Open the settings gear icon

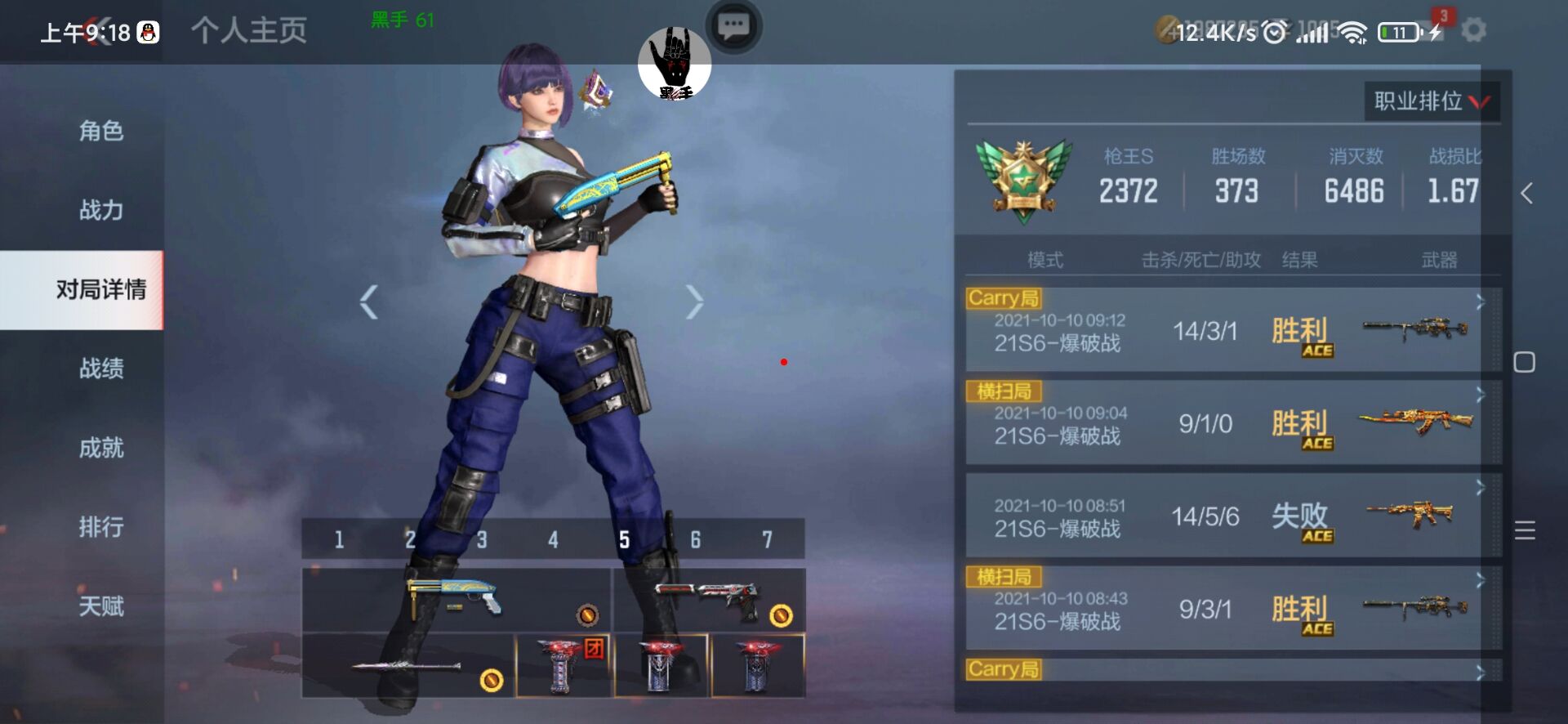pos(1473,31)
